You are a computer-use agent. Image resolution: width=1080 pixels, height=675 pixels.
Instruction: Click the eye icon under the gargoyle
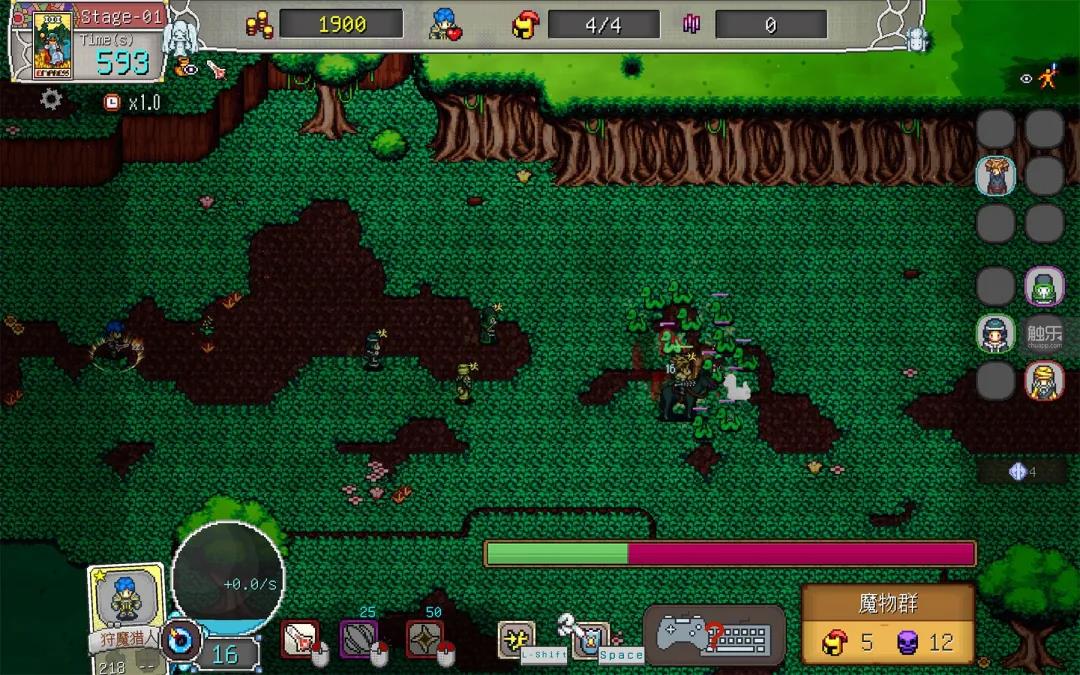coord(186,68)
